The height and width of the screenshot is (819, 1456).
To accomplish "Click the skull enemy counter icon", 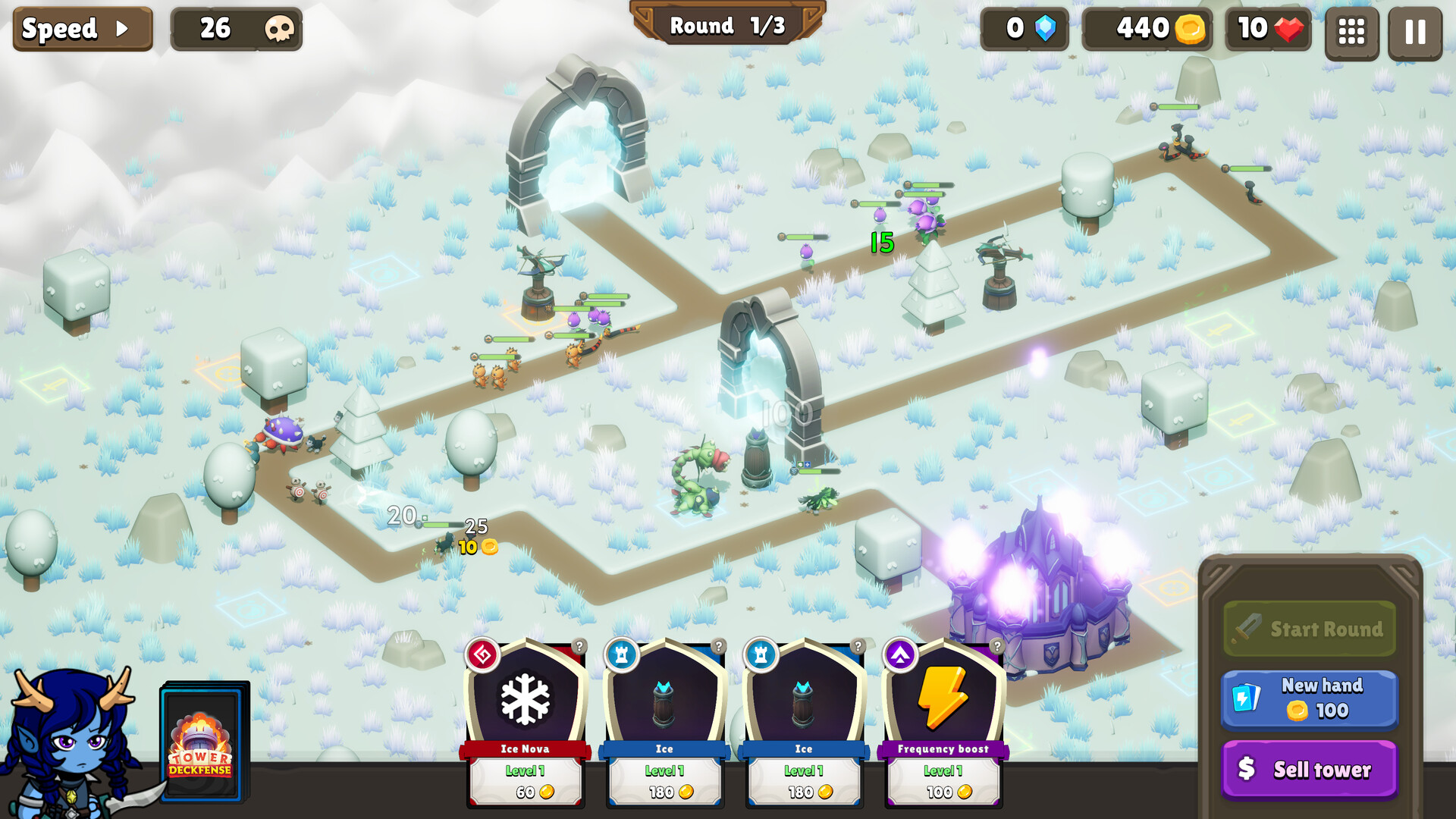I will click(280, 30).
